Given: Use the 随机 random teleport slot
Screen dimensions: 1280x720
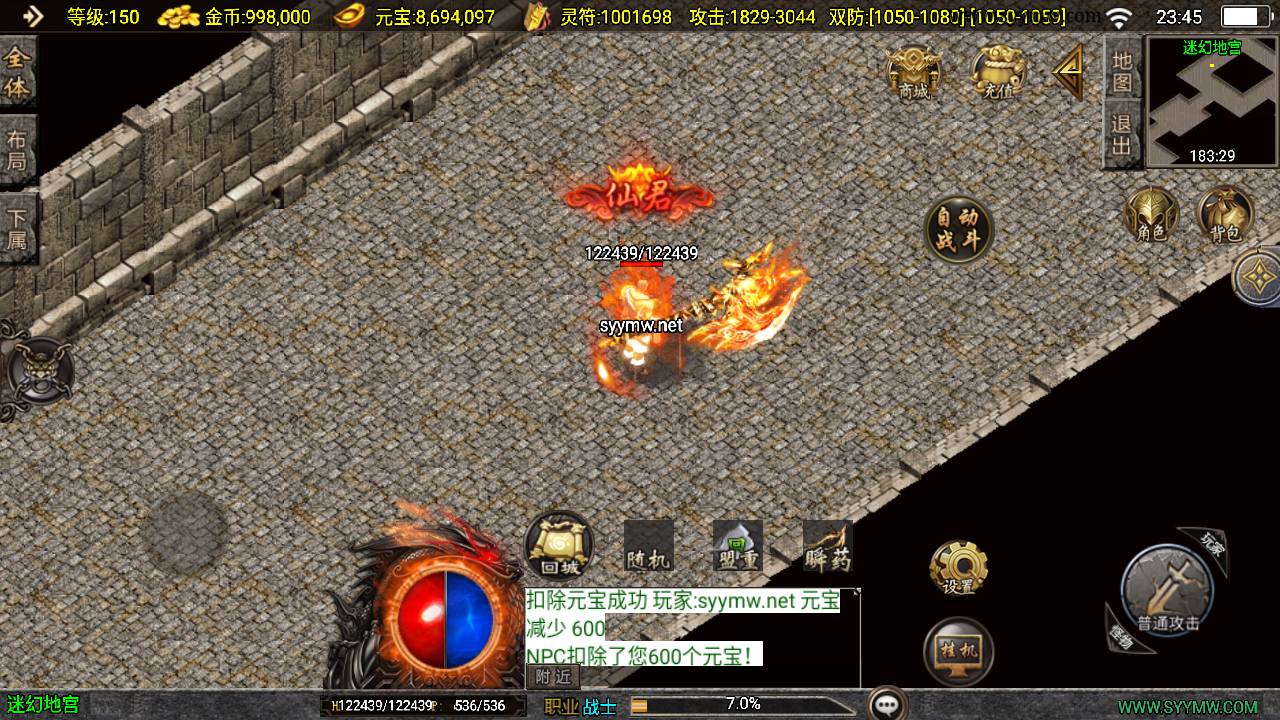Looking at the screenshot, I should point(648,546).
